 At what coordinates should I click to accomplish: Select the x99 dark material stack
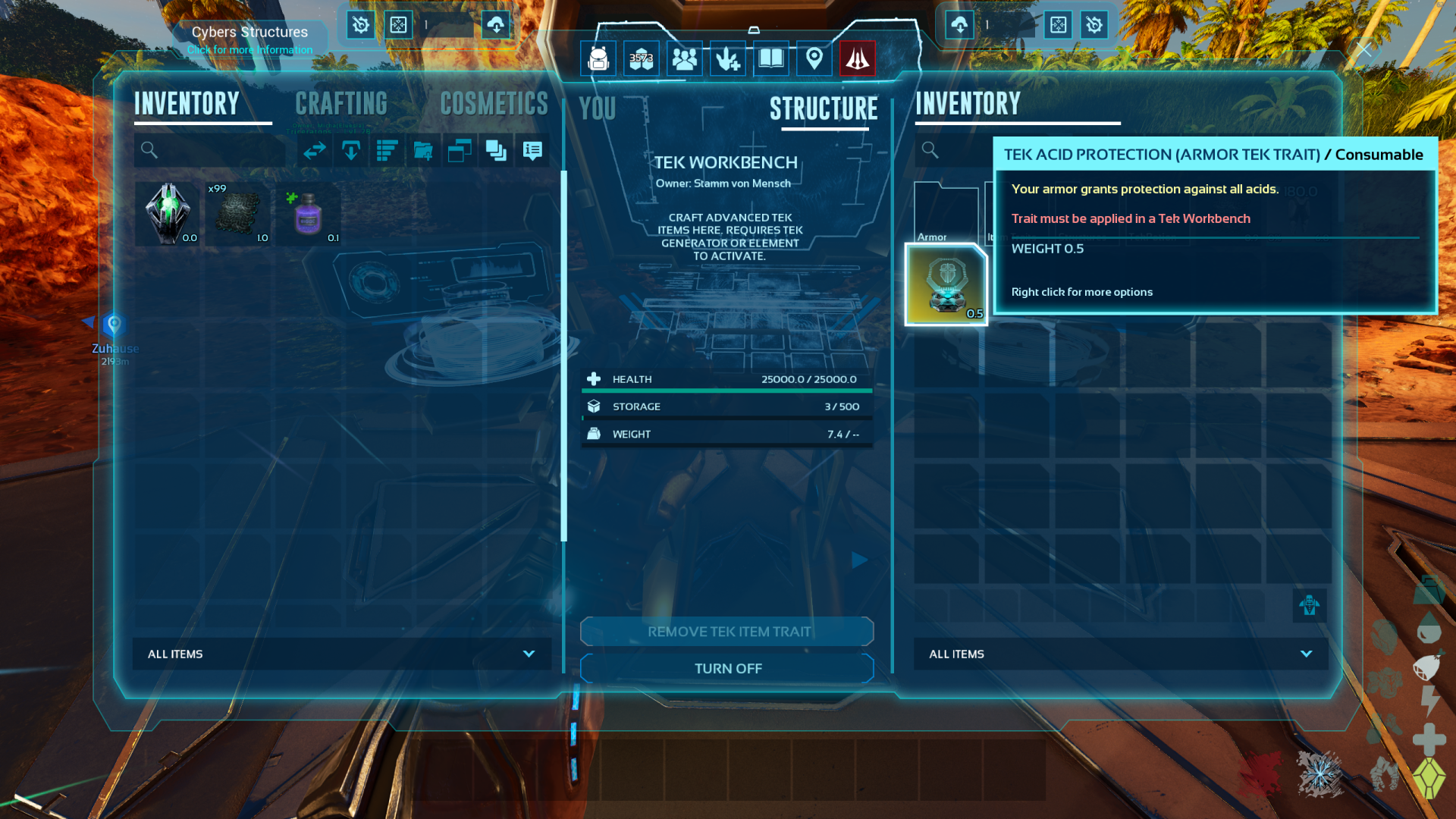click(238, 214)
